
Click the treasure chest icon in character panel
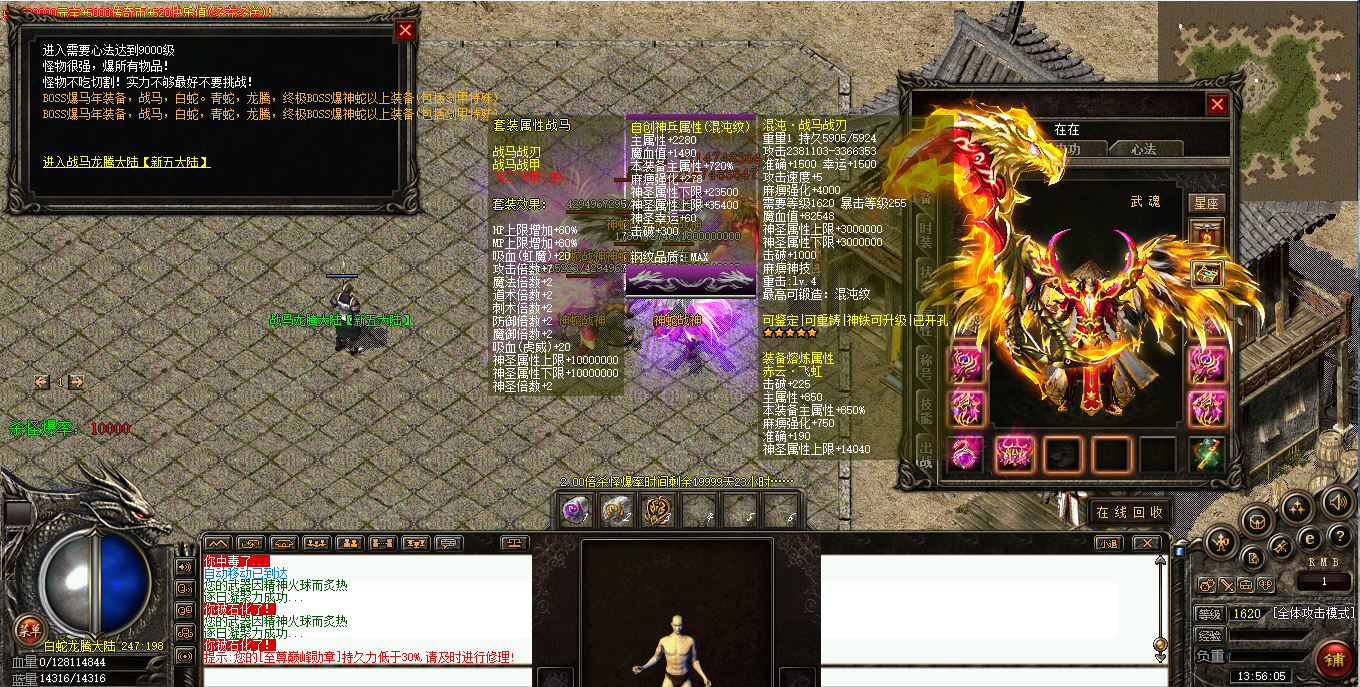pos(1207,273)
